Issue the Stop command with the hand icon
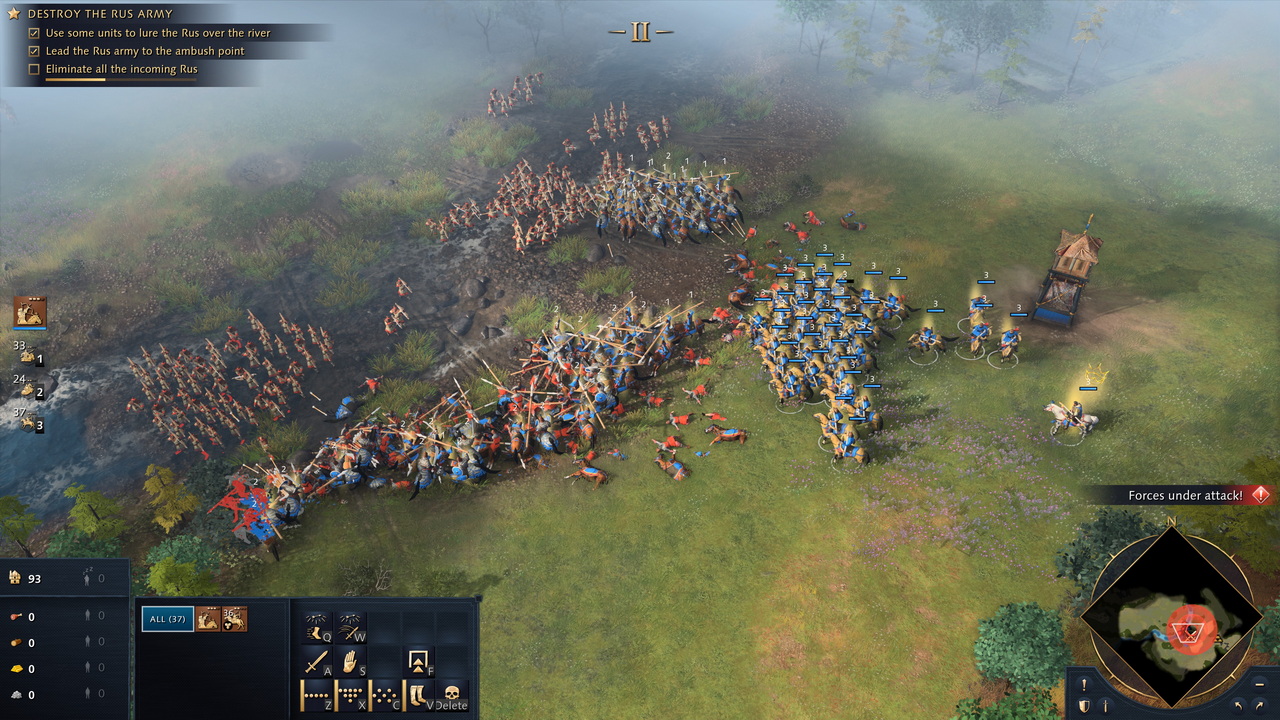Image resolution: width=1280 pixels, height=720 pixels. (x=350, y=661)
